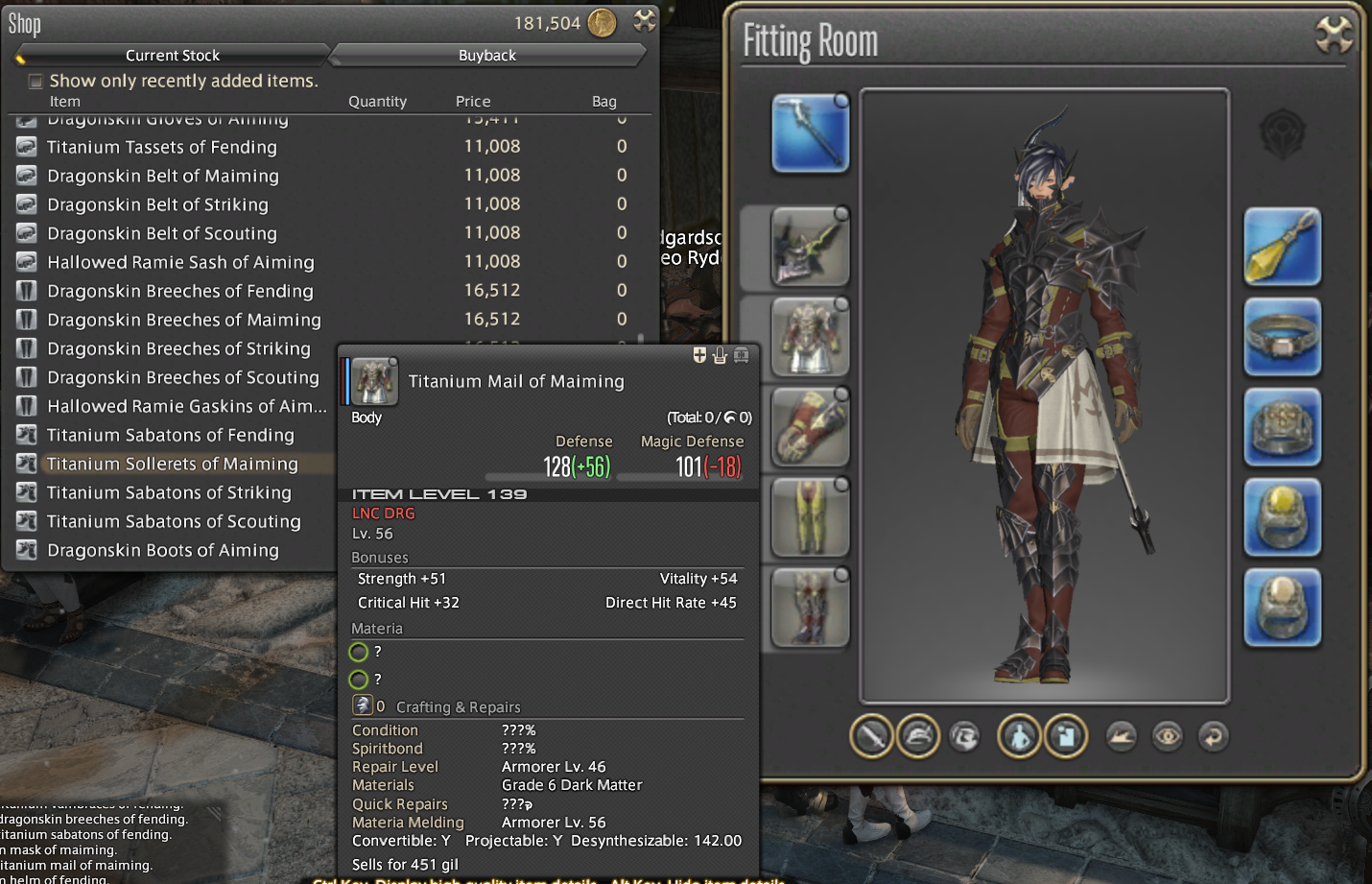This screenshot has height=884, width=1372.
Task: Toggle show only recently added items
Action: click(35, 82)
